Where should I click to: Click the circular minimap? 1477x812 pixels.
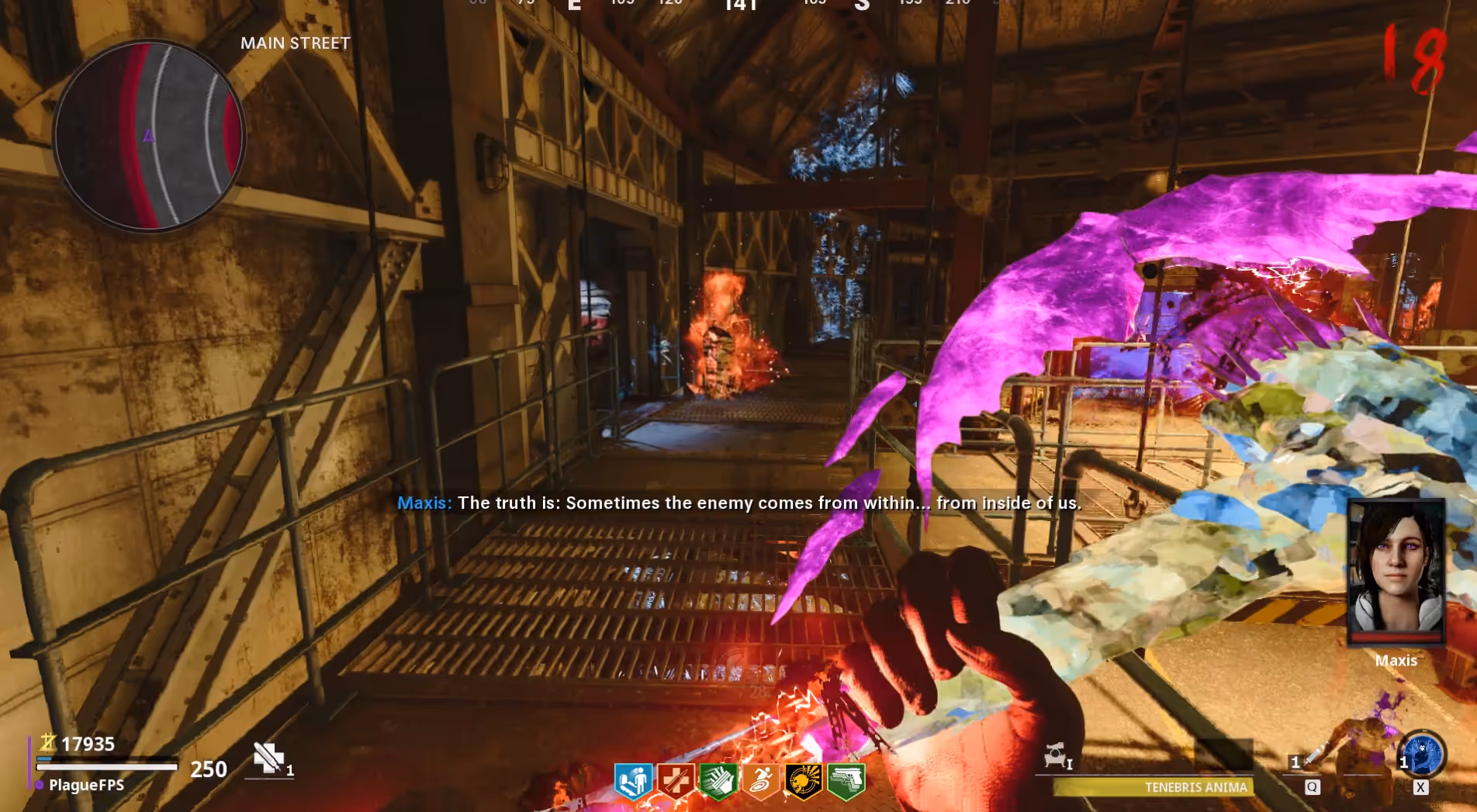click(149, 136)
